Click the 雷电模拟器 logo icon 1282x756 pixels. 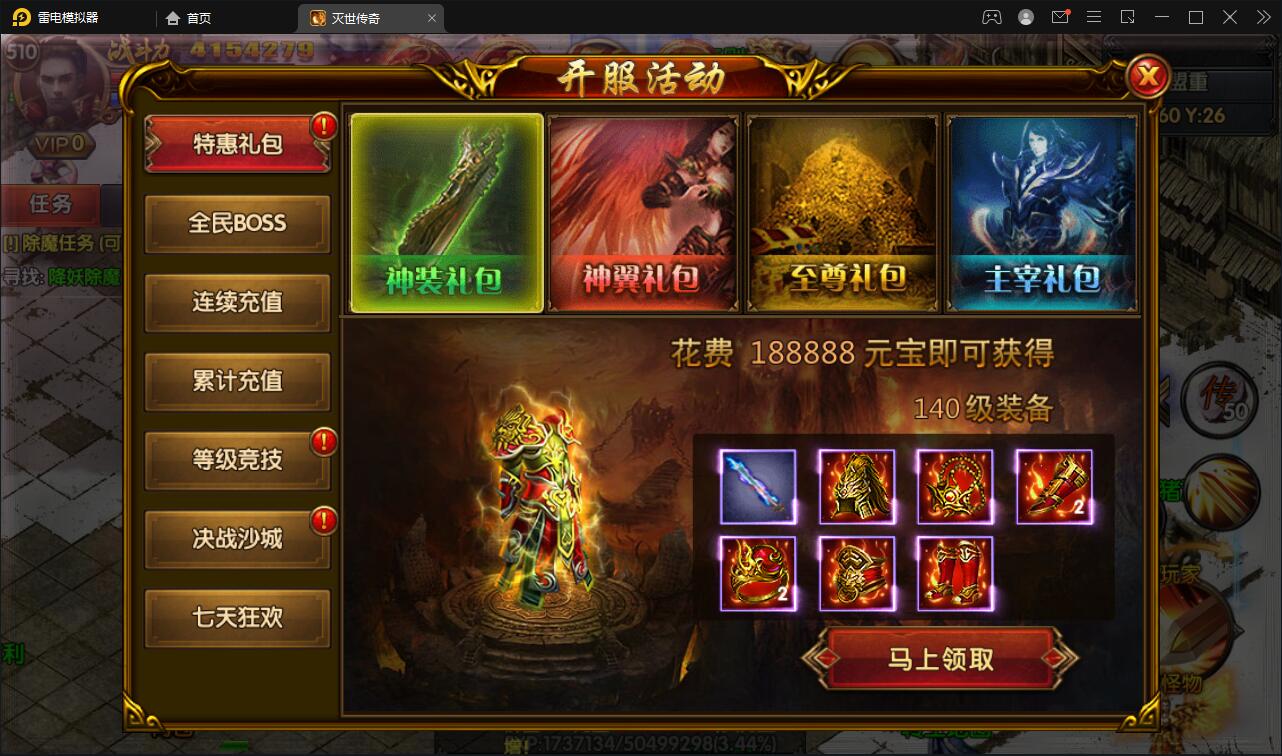click(22, 17)
